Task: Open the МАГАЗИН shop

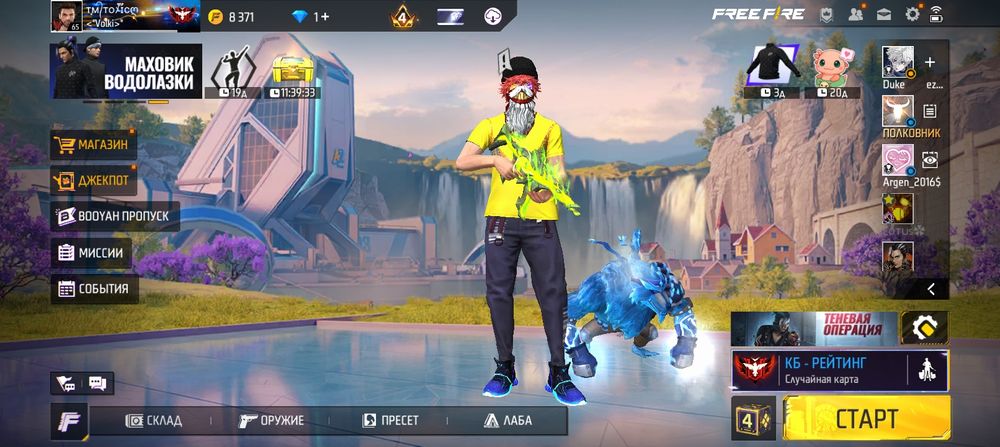Action: 94,145
